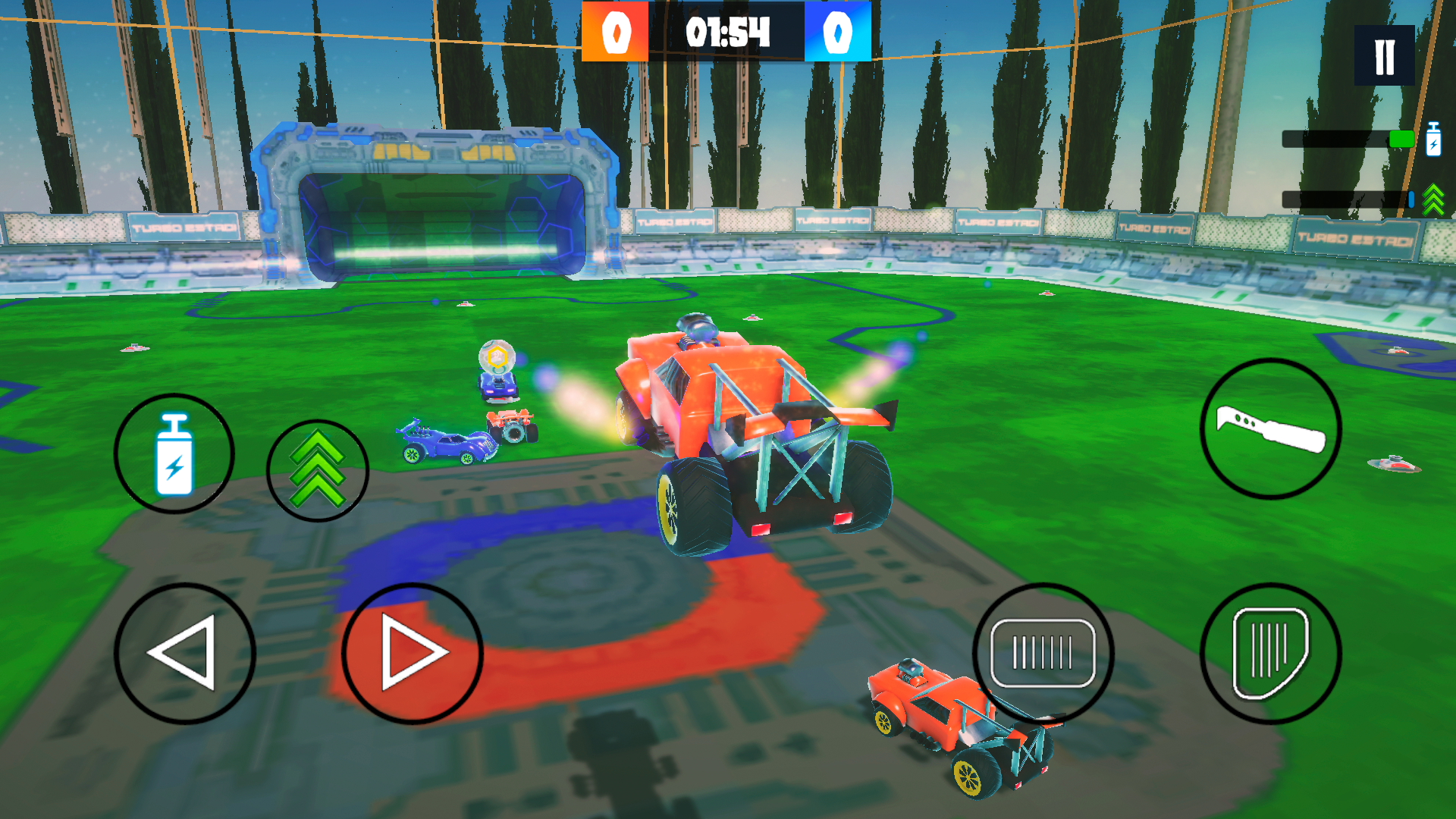Image resolution: width=1456 pixels, height=819 pixels.
Task: Tap the small battery charge icon near top right
Action: pyautogui.click(x=1433, y=140)
